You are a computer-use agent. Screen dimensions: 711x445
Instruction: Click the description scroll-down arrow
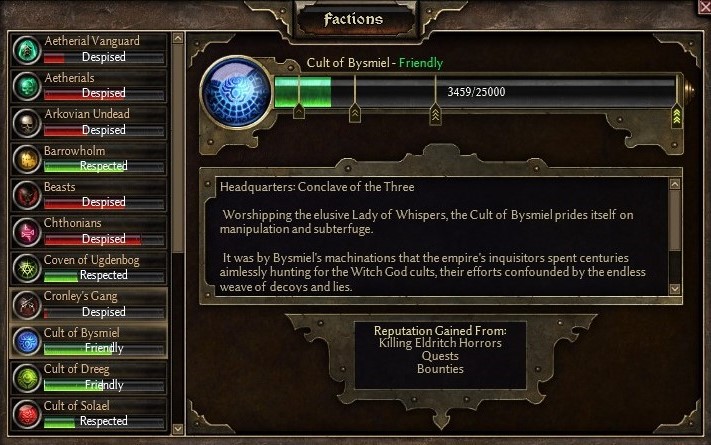coord(674,289)
